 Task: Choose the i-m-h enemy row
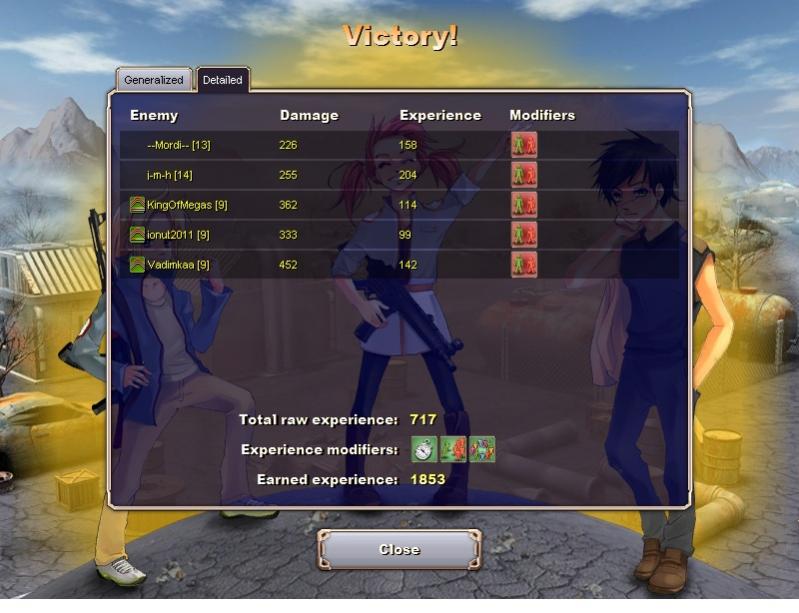[x=169, y=175]
